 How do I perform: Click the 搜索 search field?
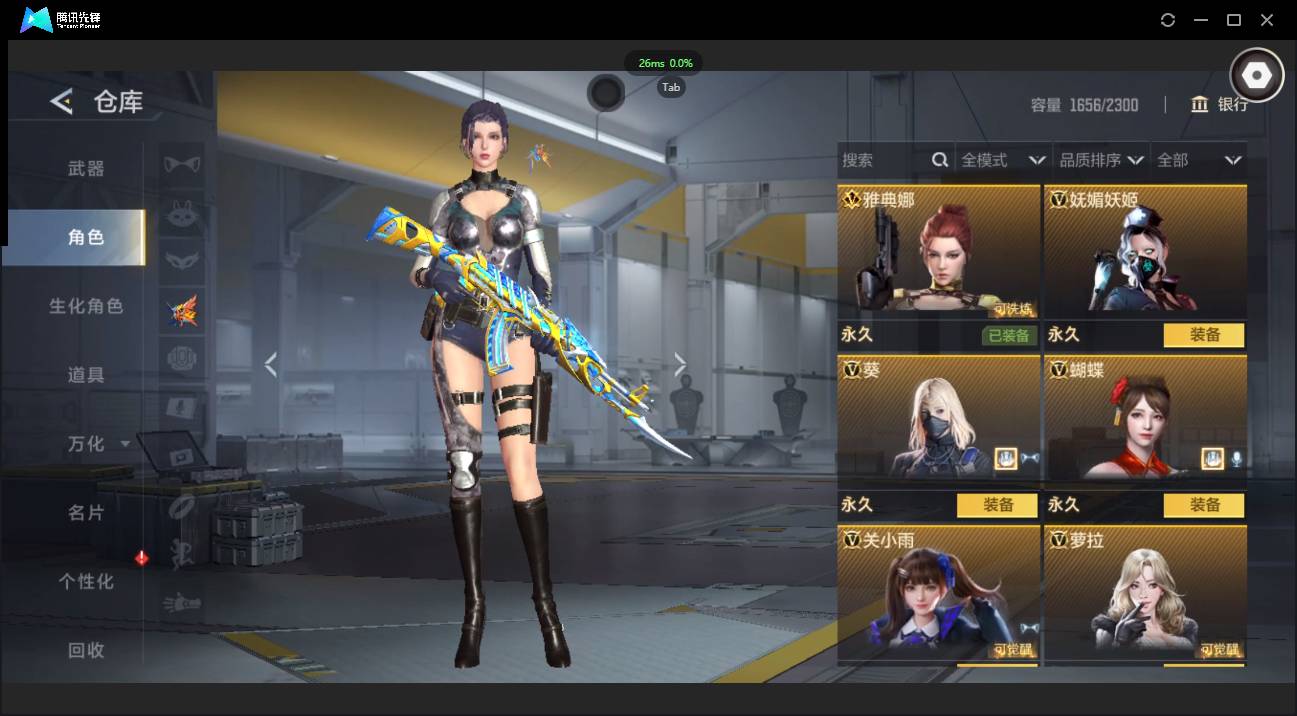point(885,160)
